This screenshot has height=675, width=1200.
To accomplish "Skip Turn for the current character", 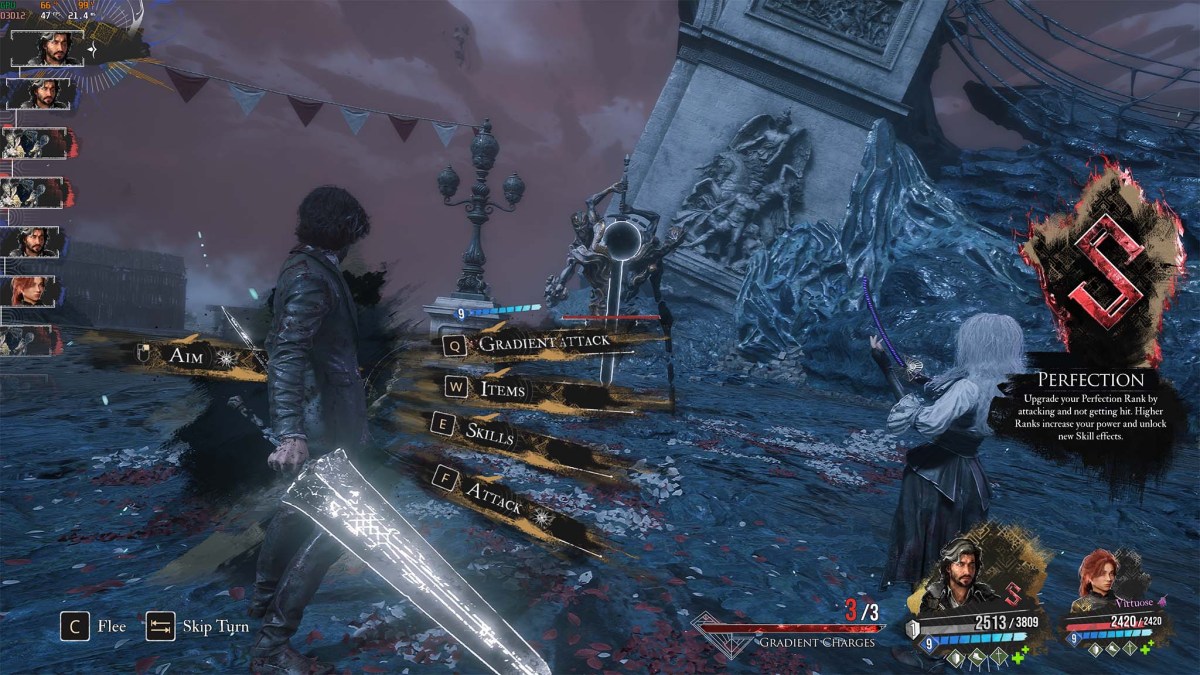I will click(x=197, y=627).
